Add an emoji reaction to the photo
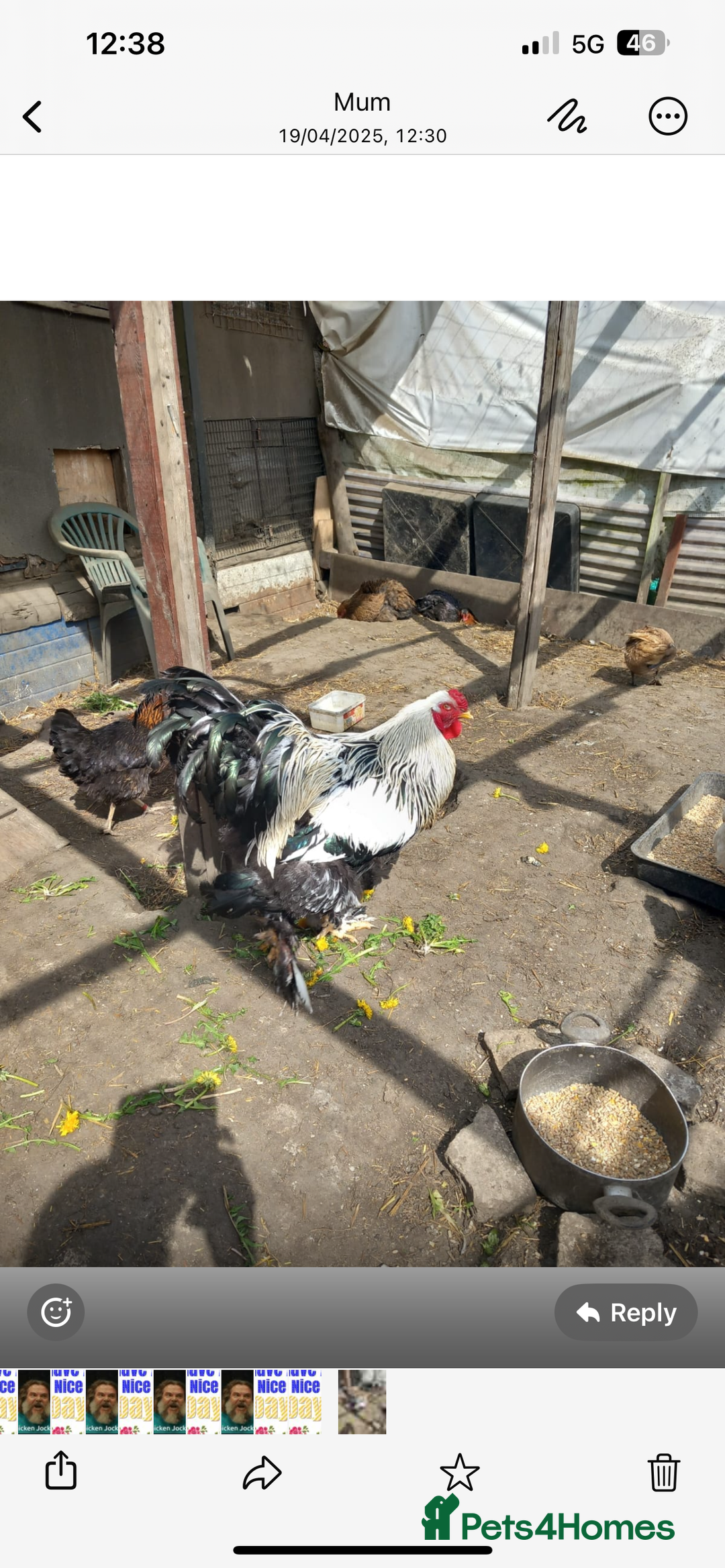 (x=56, y=1312)
